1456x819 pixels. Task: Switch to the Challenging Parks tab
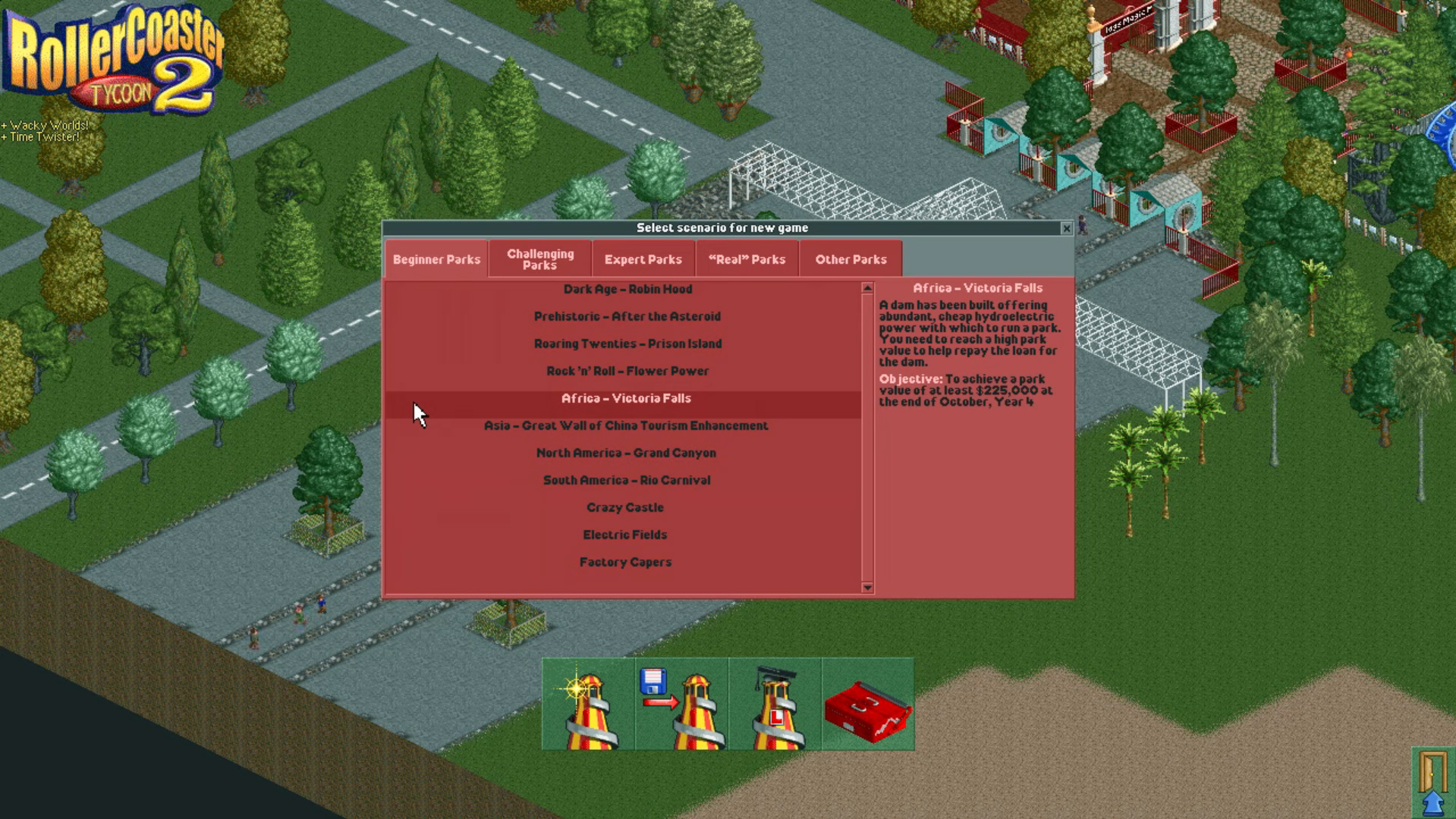(x=539, y=259)
